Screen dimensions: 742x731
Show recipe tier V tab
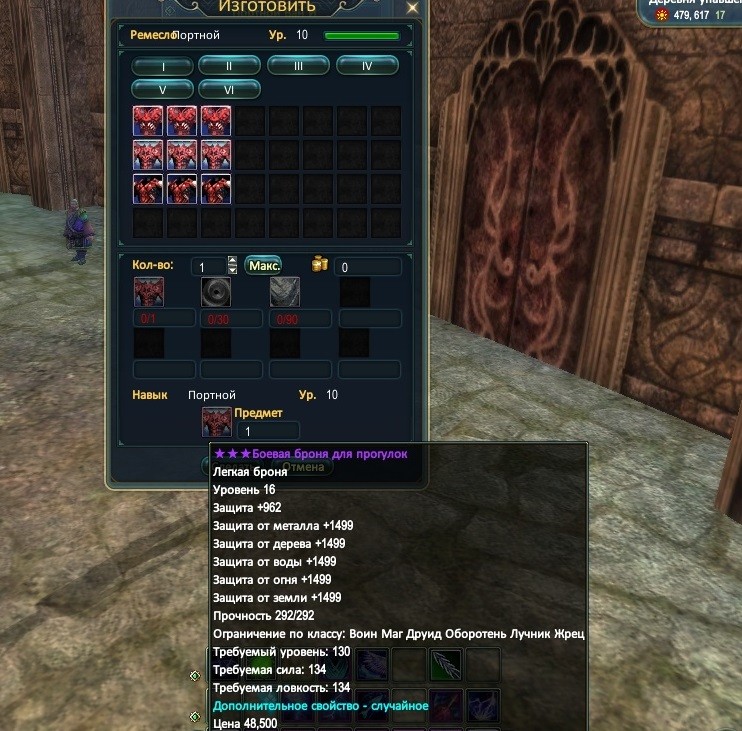pos(162,89)
